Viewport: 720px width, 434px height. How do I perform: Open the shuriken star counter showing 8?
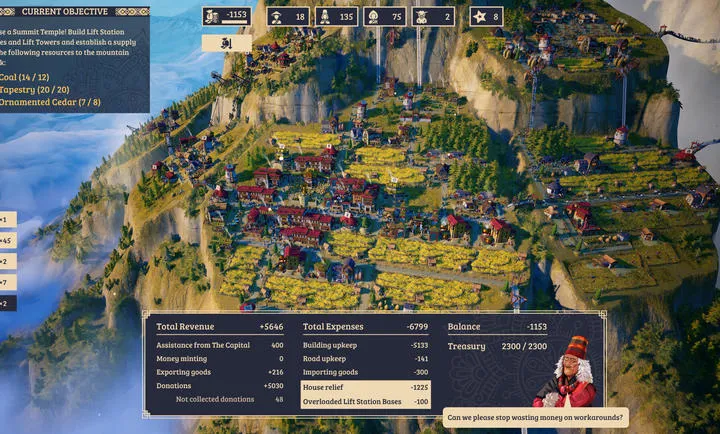pyautogui.click(x=486, y=16)
